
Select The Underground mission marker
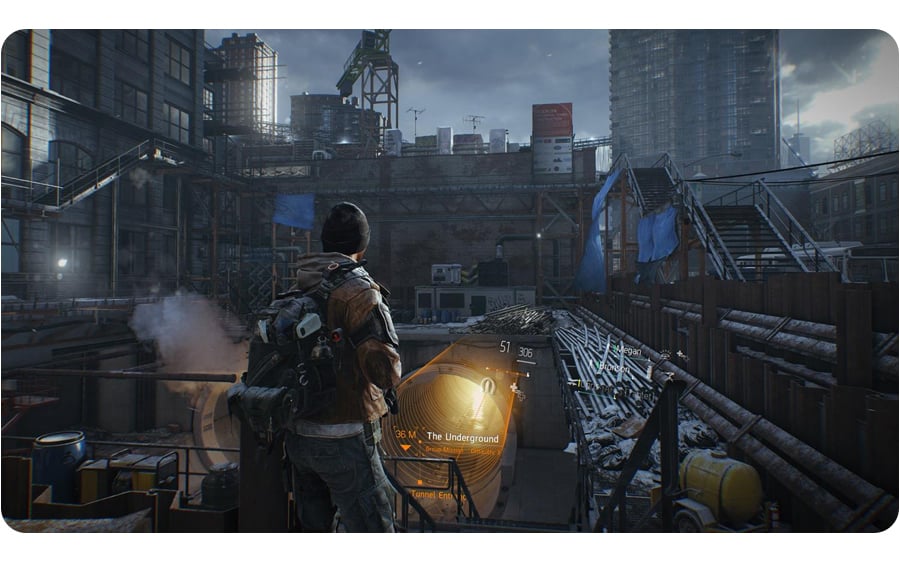click(x=462, y=436)
